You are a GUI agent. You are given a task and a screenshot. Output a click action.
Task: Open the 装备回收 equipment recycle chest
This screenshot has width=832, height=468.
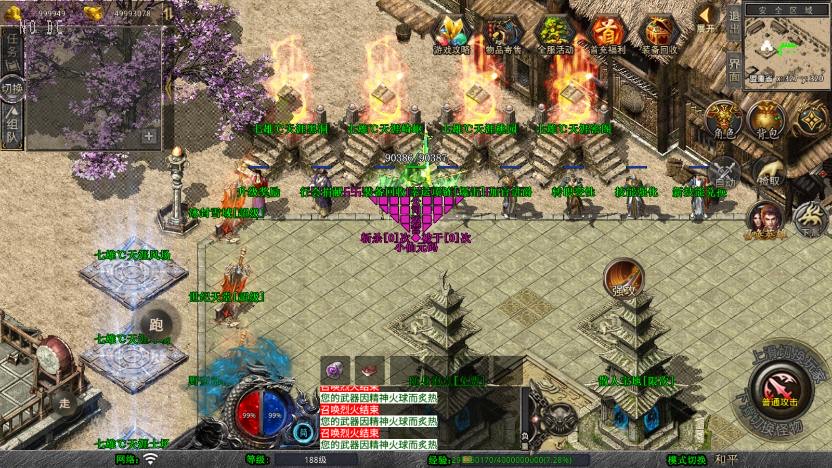tap(658, 33)
